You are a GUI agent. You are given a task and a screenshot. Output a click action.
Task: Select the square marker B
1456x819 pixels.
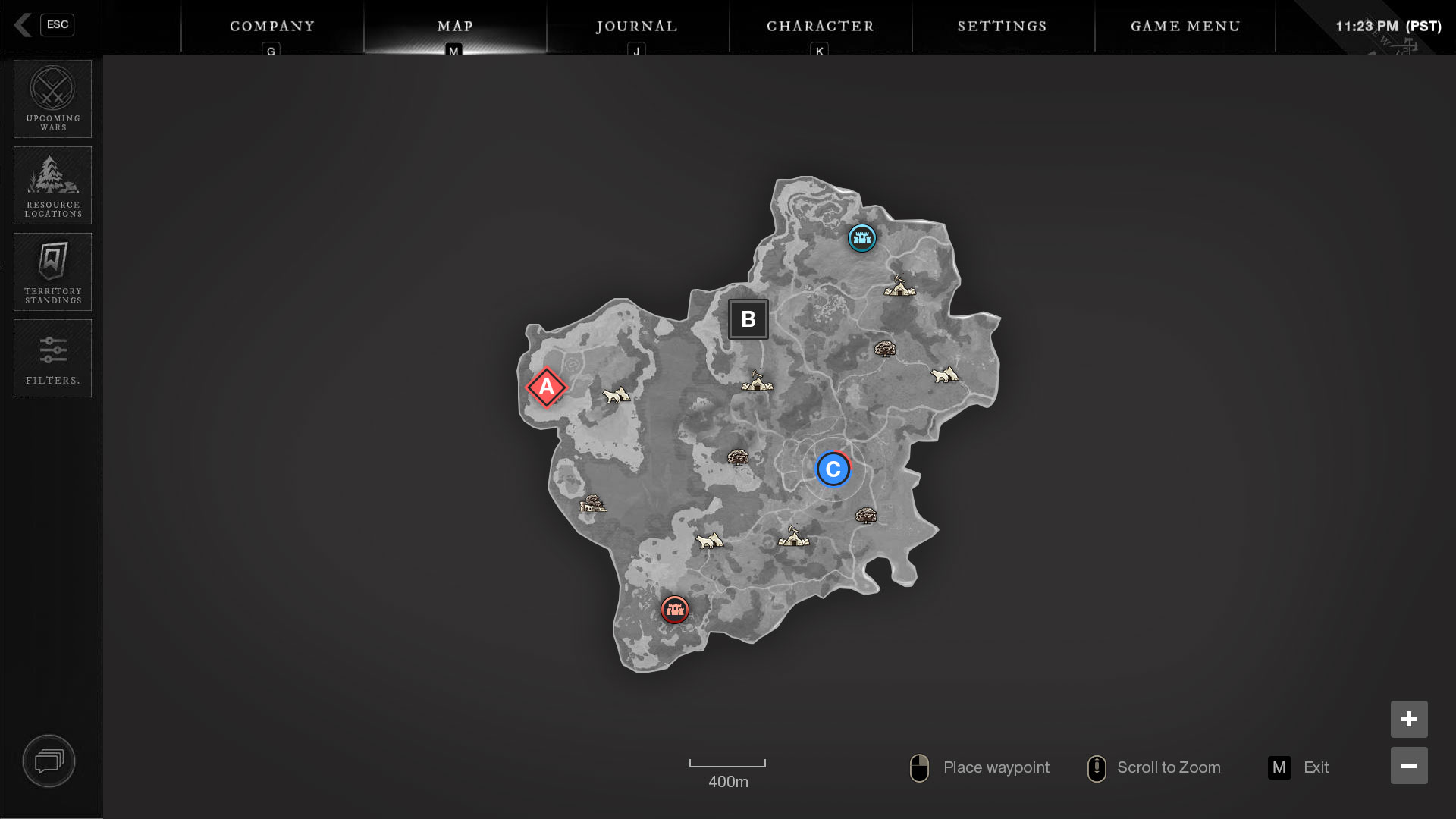pyautogui.click(x=748, y=319)
